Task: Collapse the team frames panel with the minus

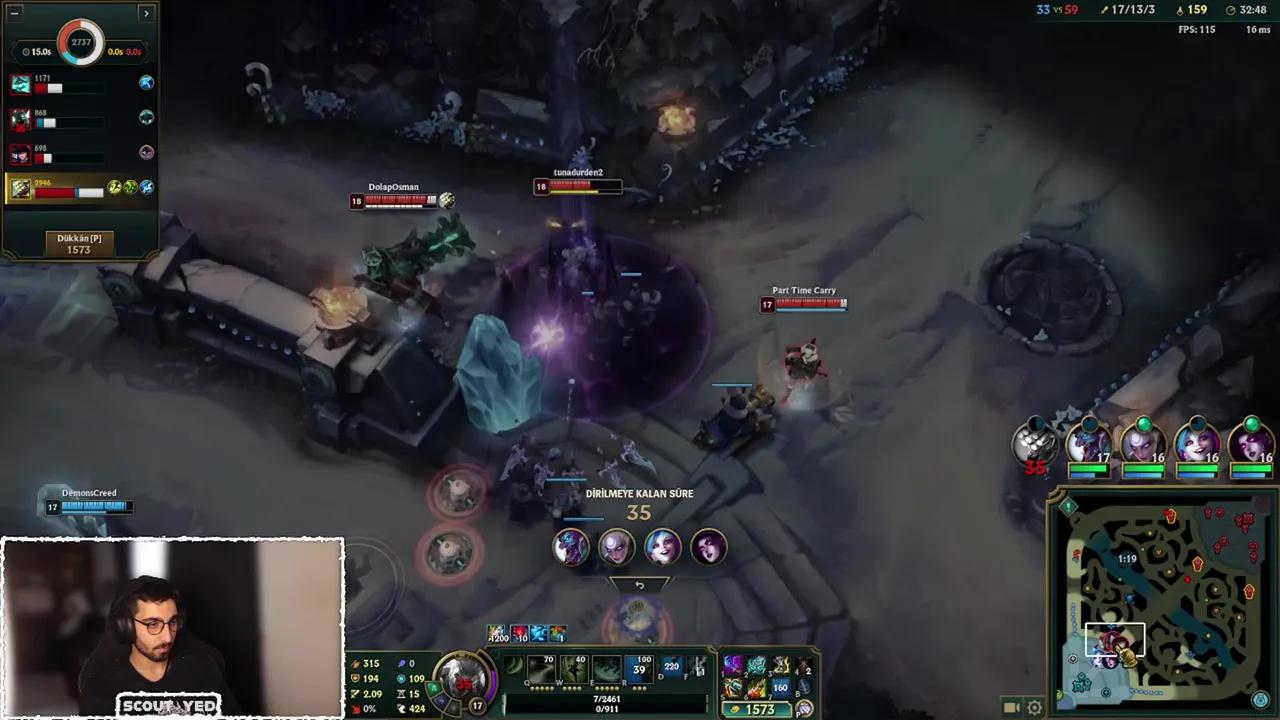Action: [15, 13]
